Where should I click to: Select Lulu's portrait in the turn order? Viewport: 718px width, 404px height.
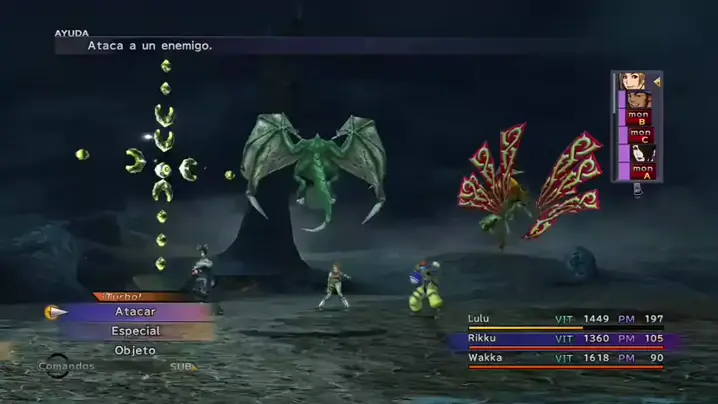point(641,154)
